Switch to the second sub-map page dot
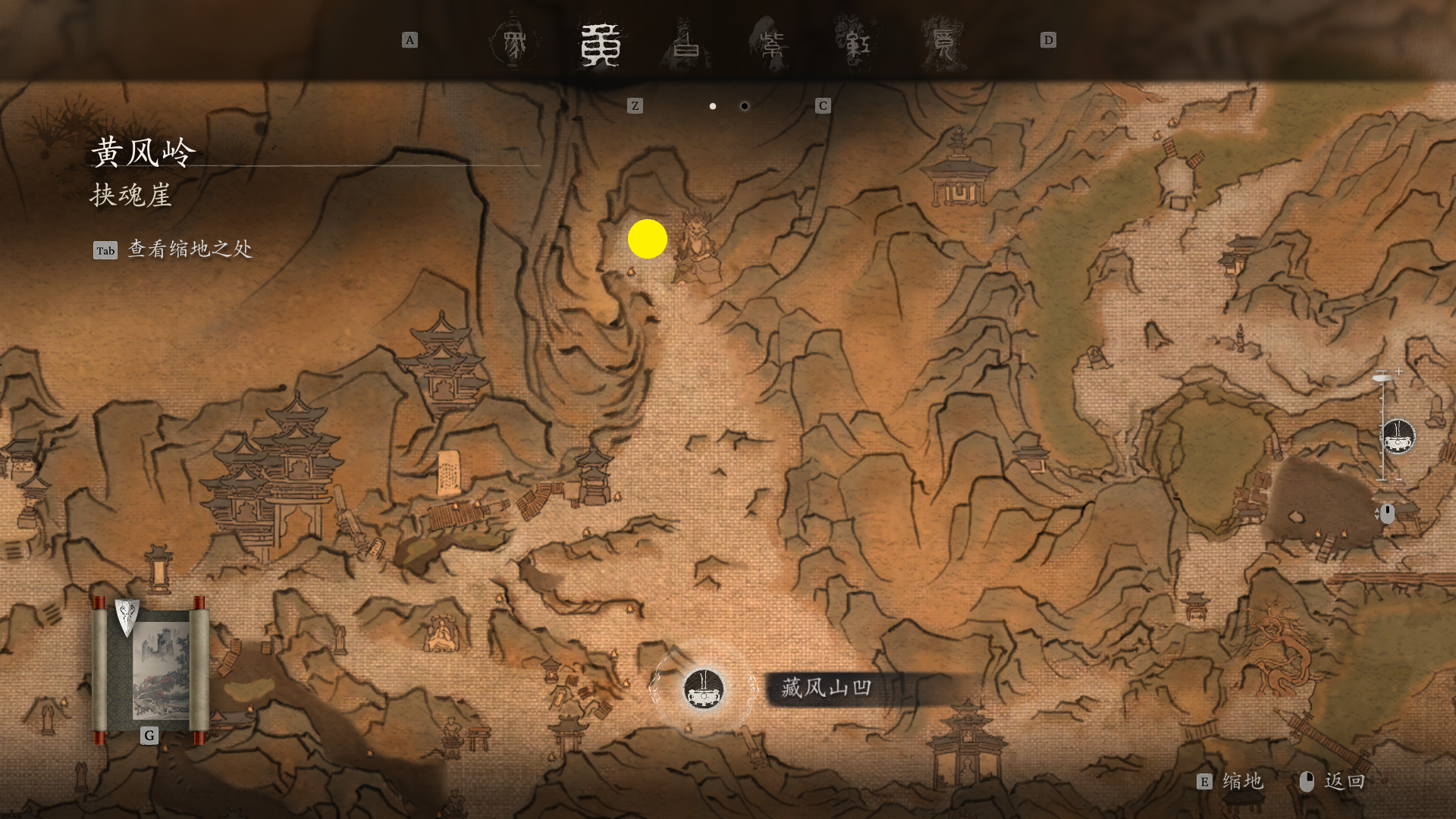This screenshot has height=819, width=1456. point(745,106)
